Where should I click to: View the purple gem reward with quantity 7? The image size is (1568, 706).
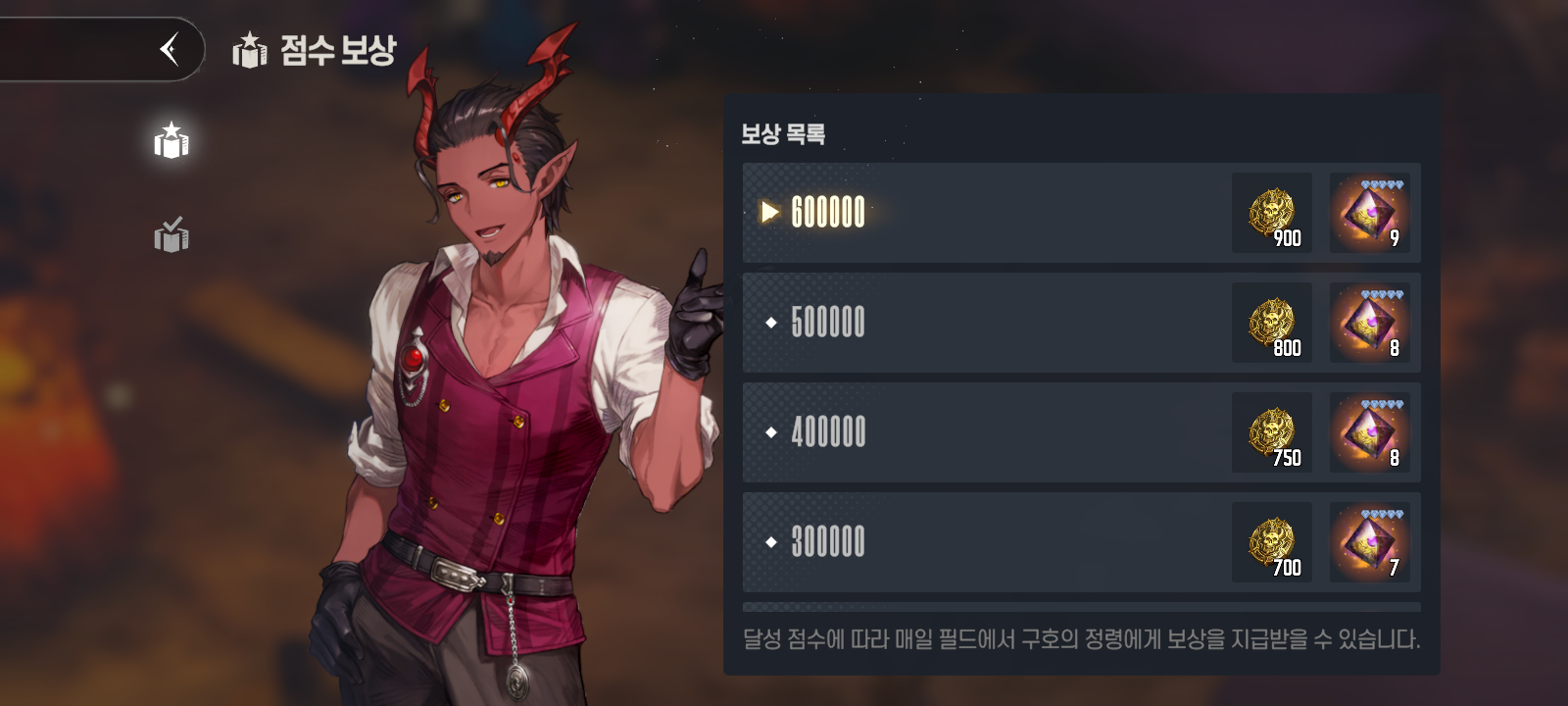(1369, 542)
